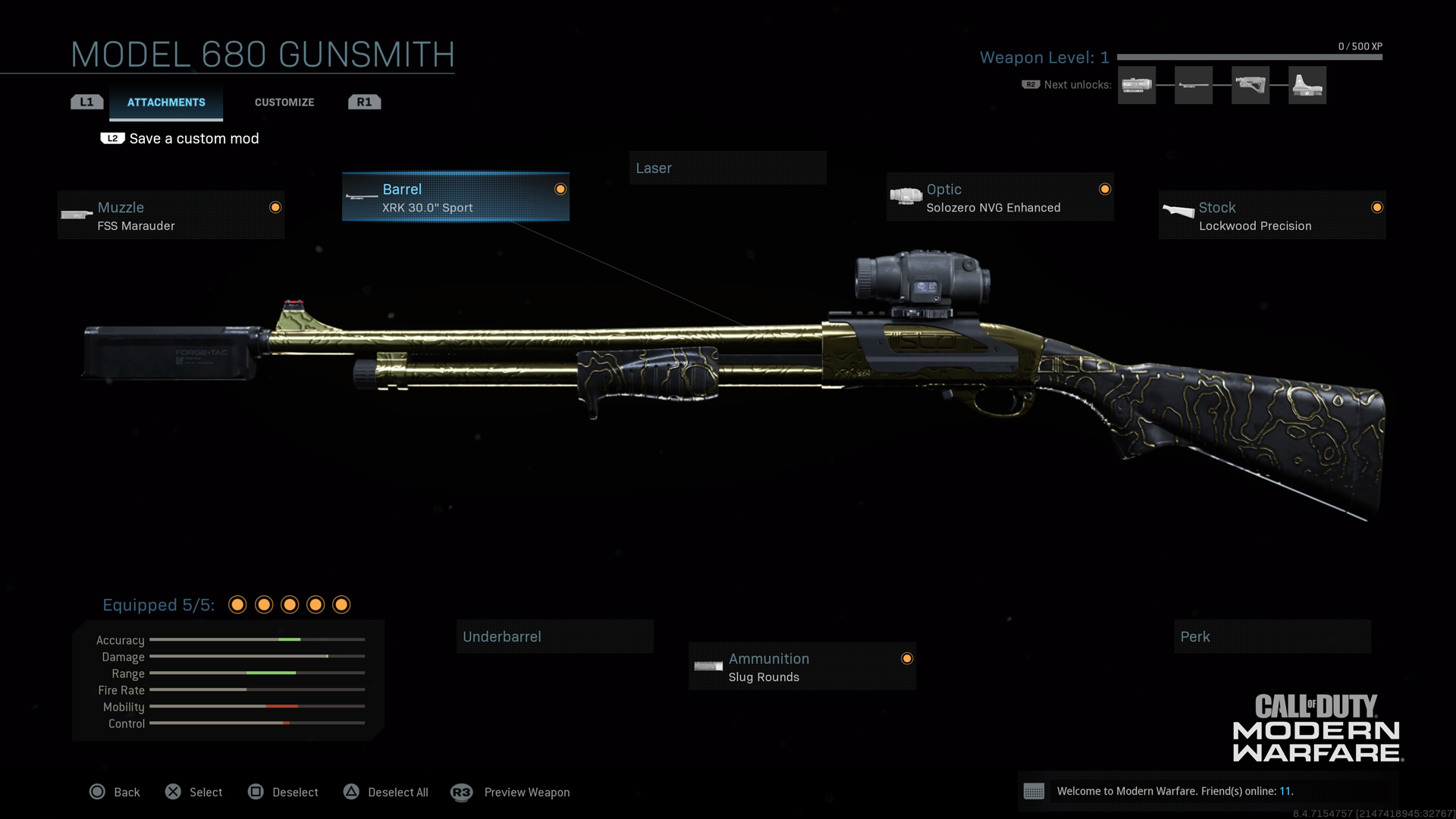The width and height of the screenshot is (1456, 819).
Task: Select the Attachments tab
Action: click(166, 102)
